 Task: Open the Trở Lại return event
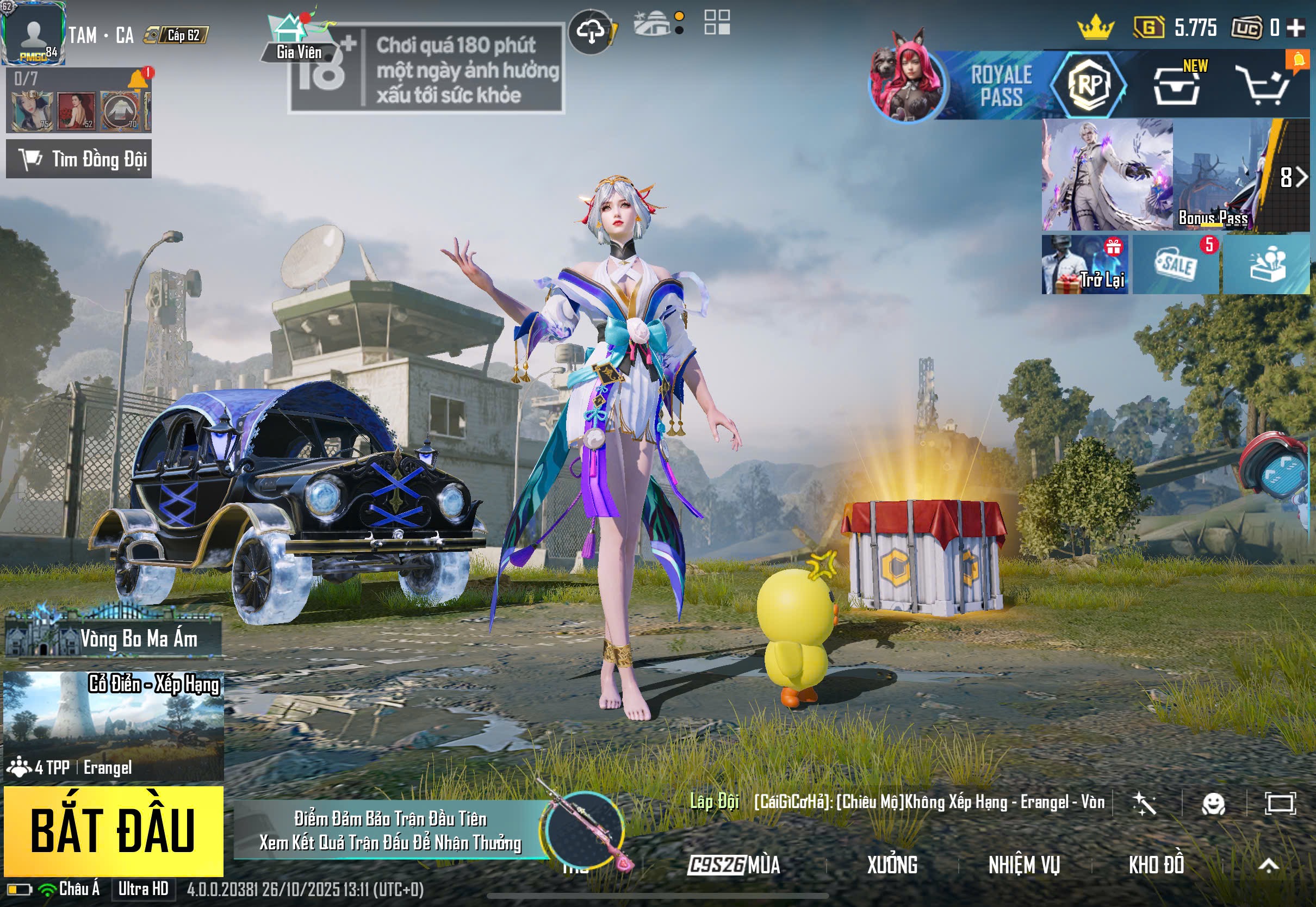click(x=1084, y=265)
